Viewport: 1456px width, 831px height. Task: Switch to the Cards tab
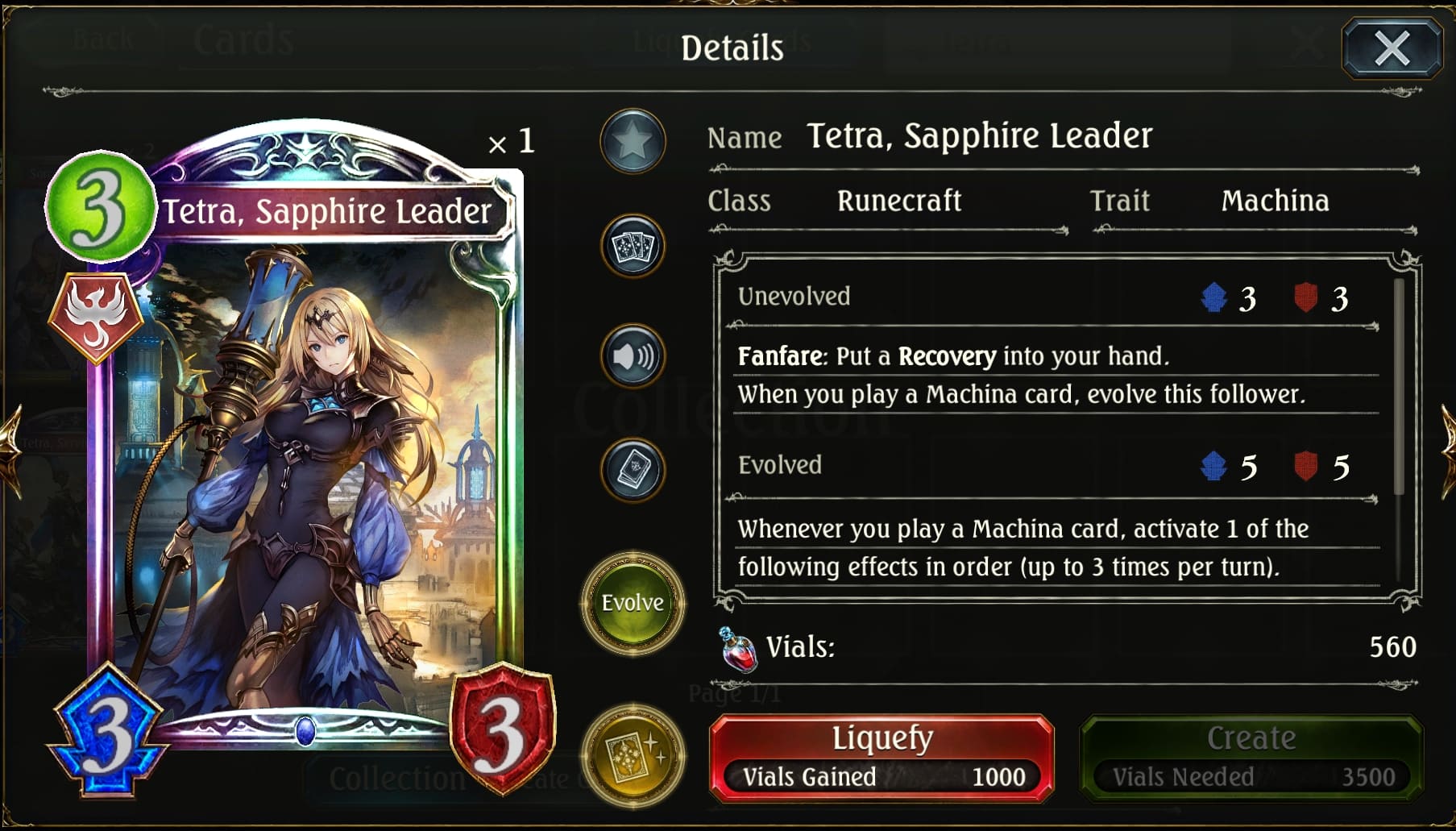[242, 39]
